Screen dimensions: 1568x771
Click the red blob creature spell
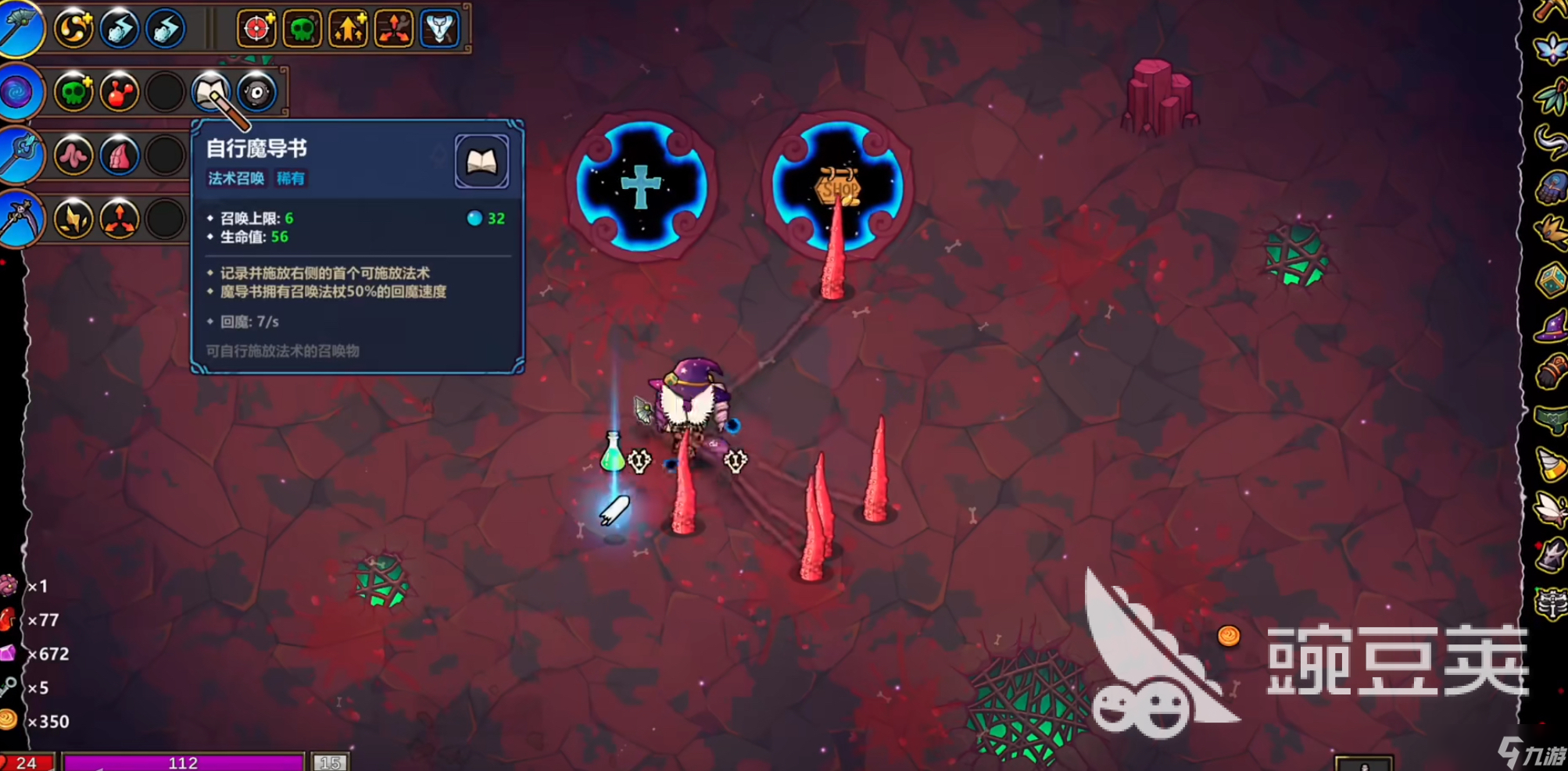coord(120,92)
